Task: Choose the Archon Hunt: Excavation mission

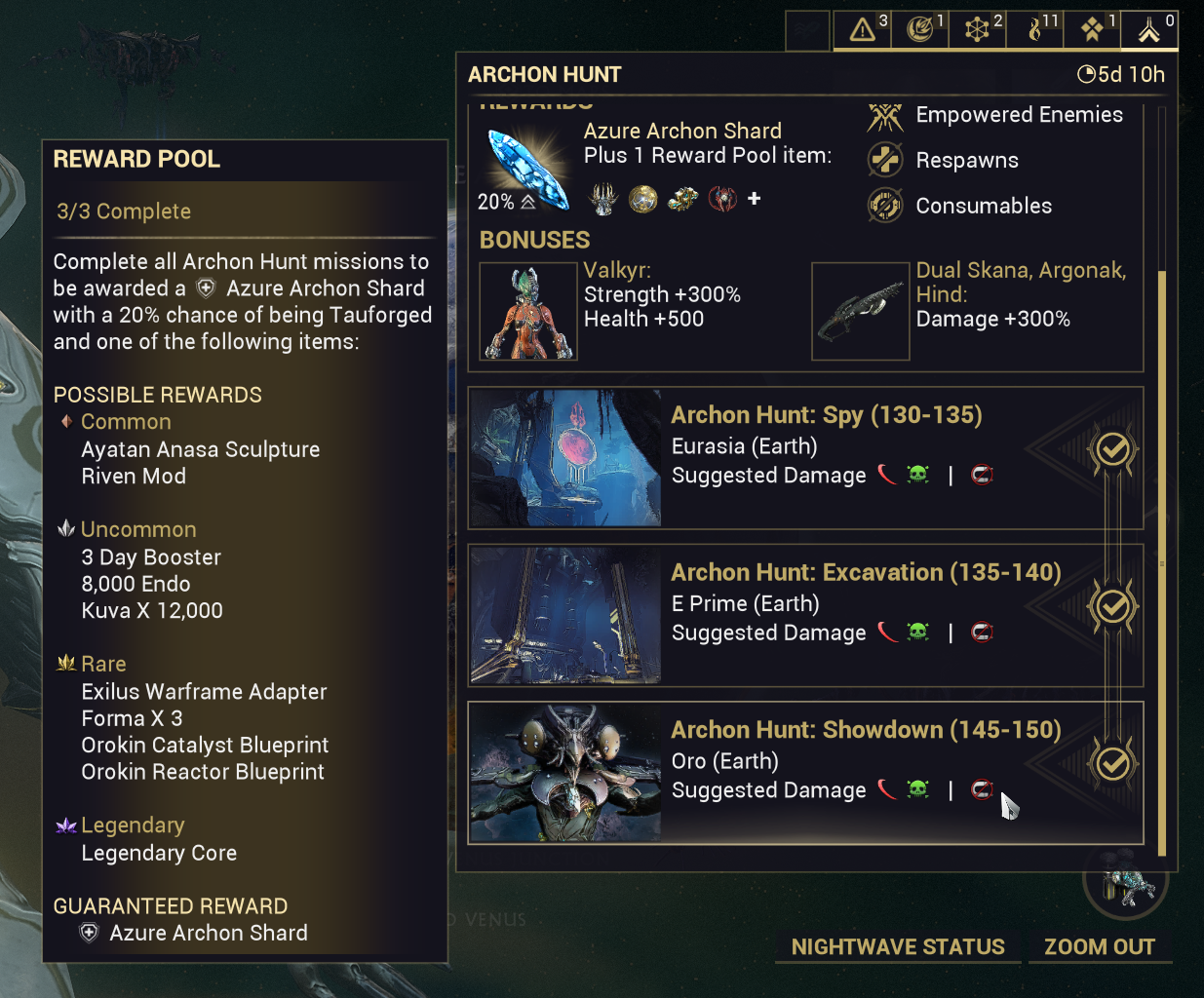Action: tap(805, 616)
